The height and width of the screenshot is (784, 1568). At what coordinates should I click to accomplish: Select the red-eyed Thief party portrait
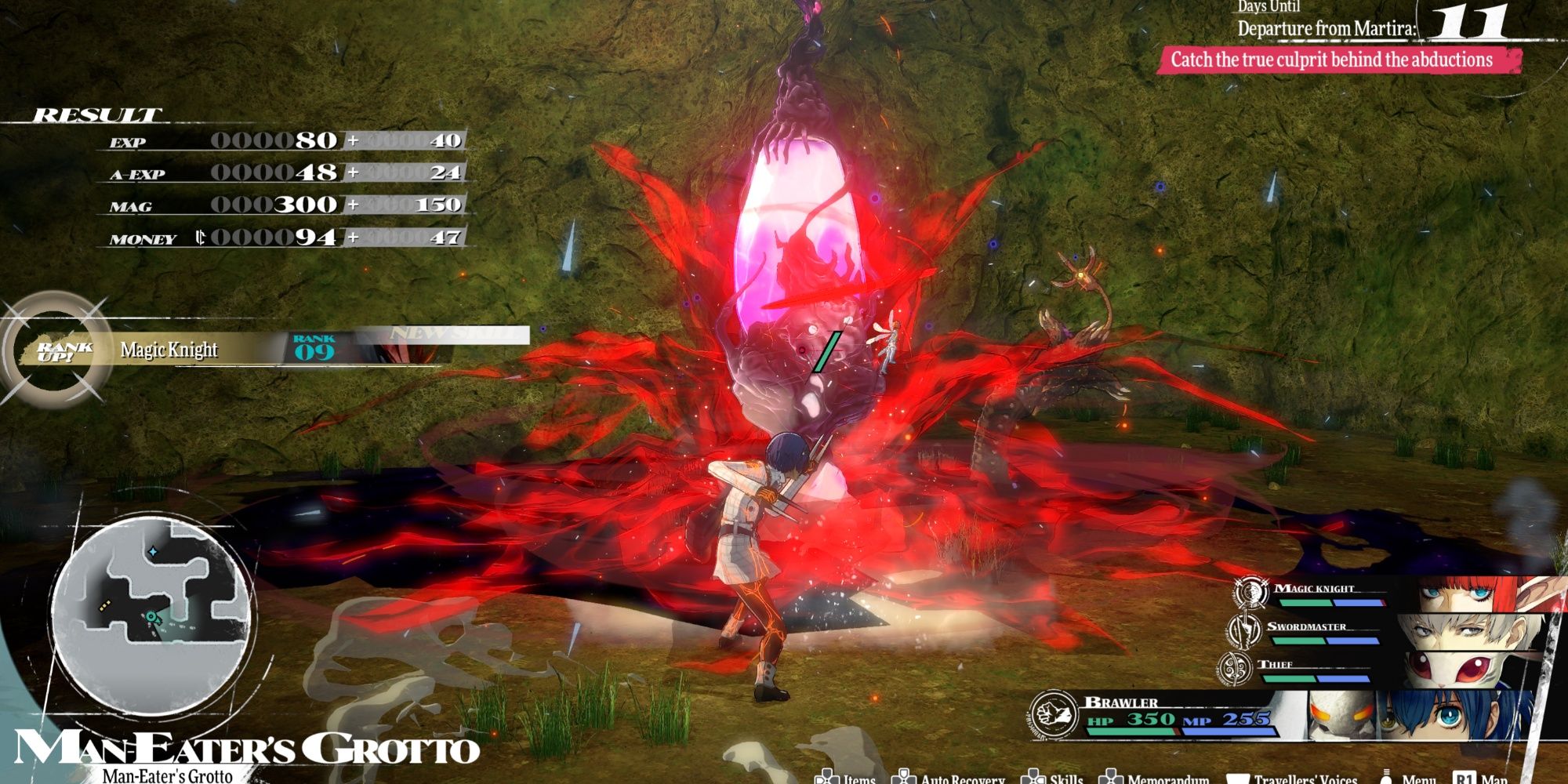pos(1450,668)
